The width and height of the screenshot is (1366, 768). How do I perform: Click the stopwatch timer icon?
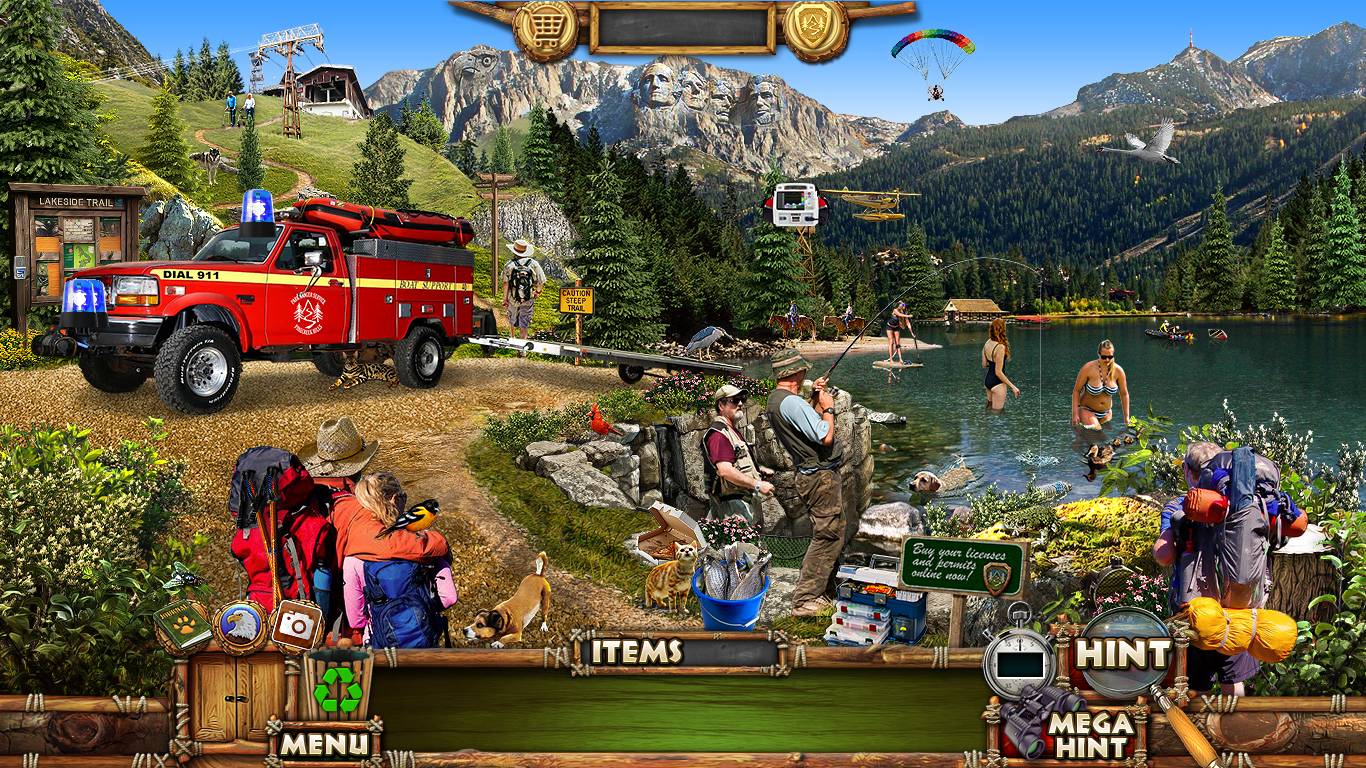pyautogui.click(x=1019, y=658)
